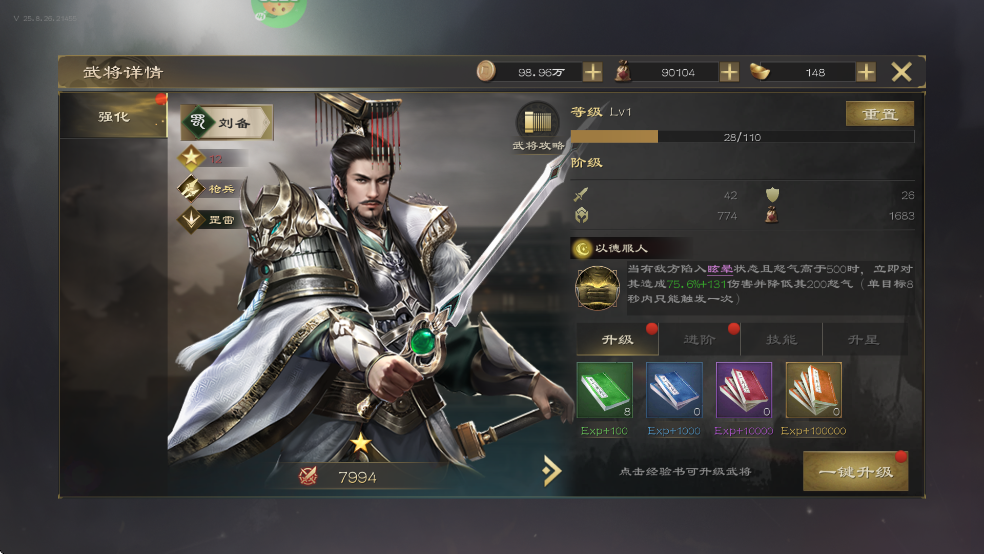Show the next hero with the arrow

pyautogui.click(x=551, y=470)
